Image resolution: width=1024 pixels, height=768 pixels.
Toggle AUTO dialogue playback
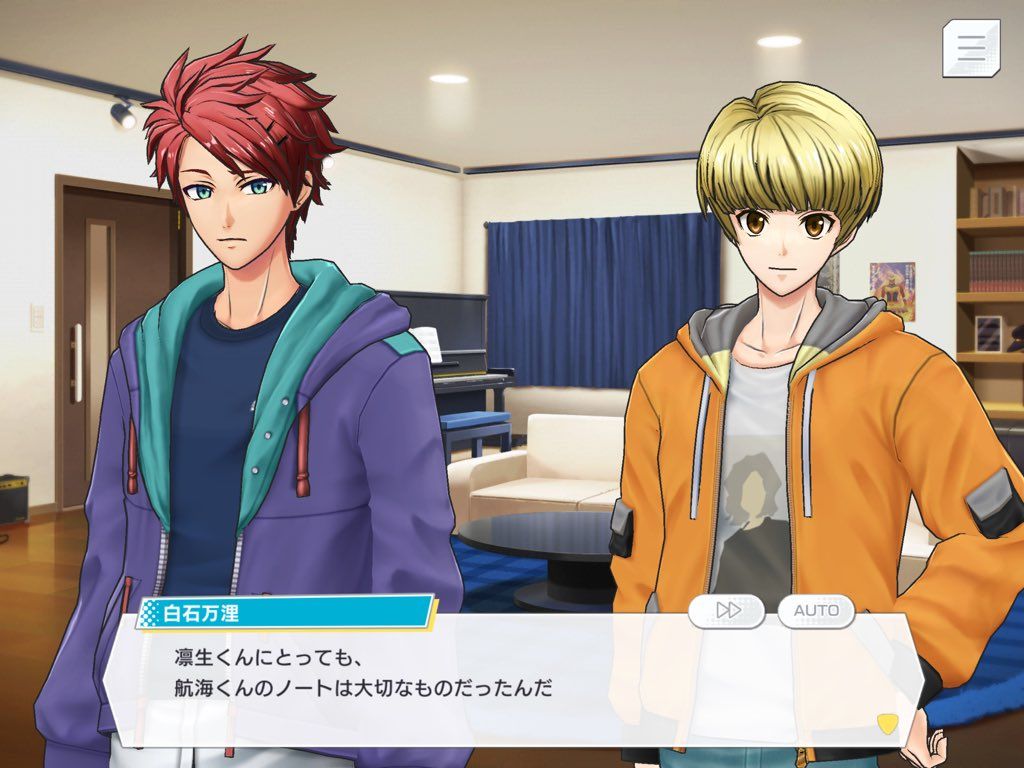coord(816,610)
